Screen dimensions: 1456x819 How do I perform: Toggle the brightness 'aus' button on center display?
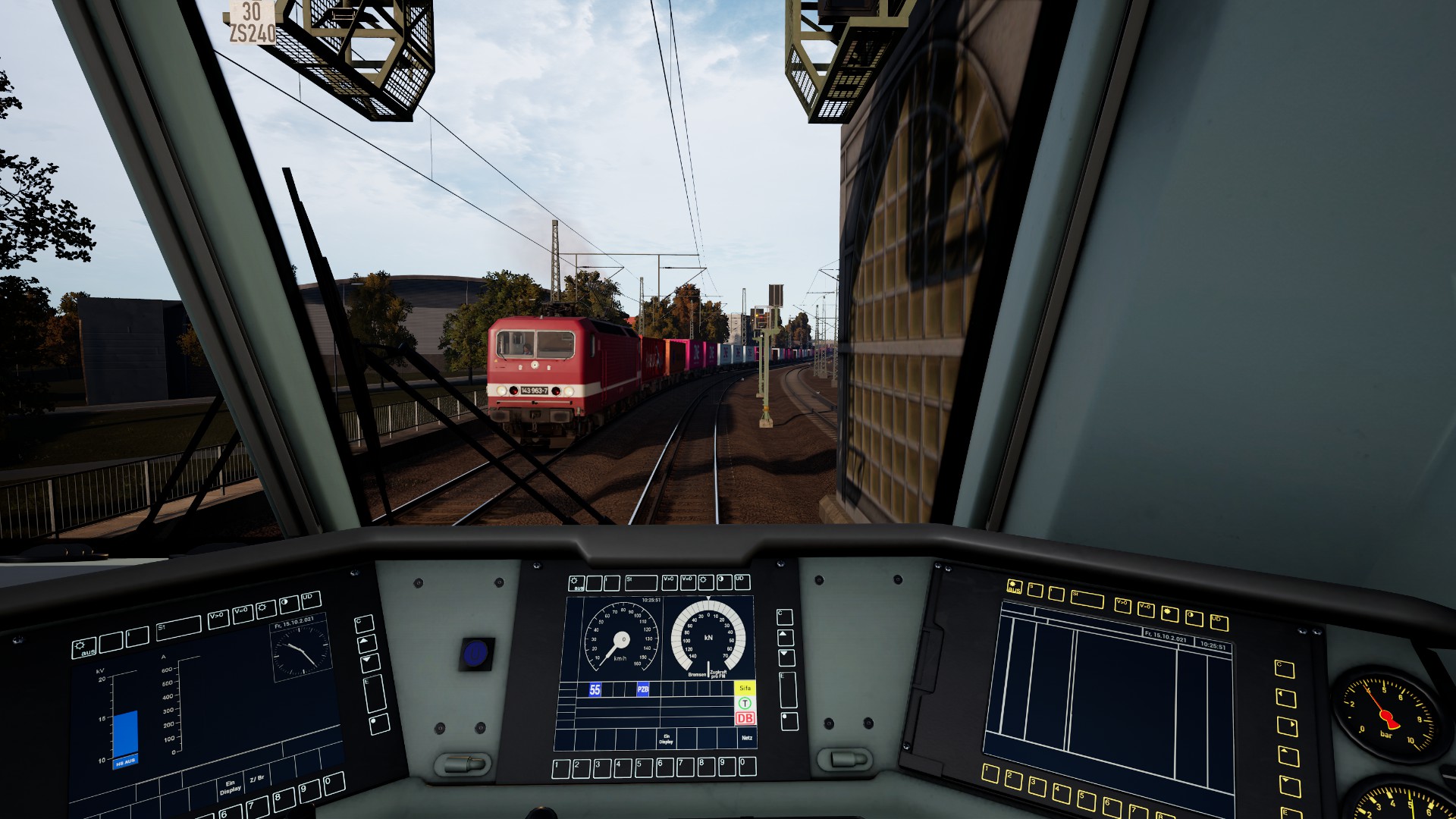coord(577,583)
